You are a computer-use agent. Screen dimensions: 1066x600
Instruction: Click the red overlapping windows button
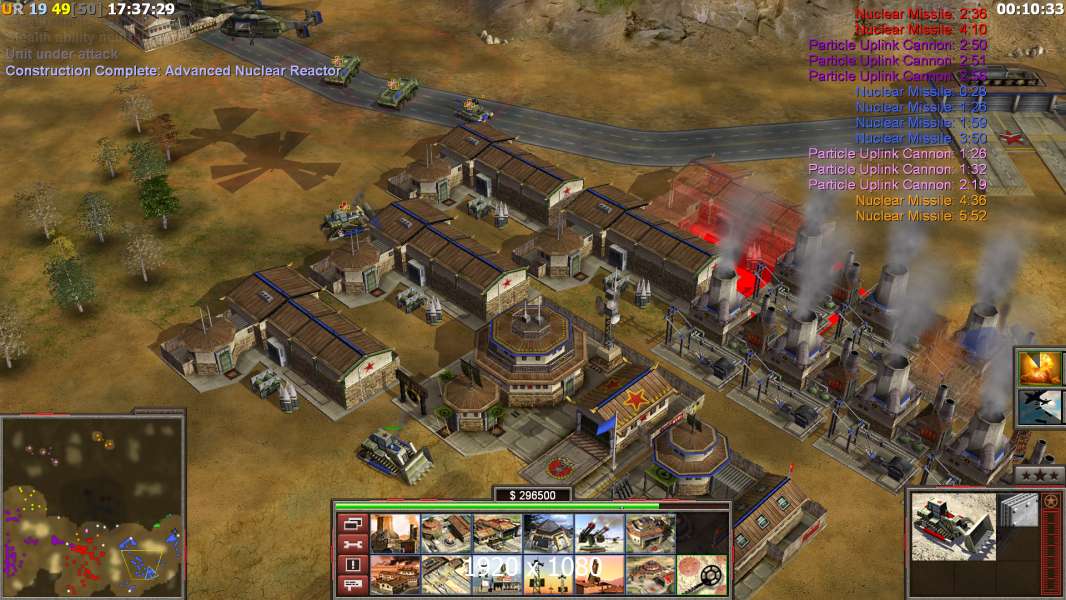pos(352,523)
